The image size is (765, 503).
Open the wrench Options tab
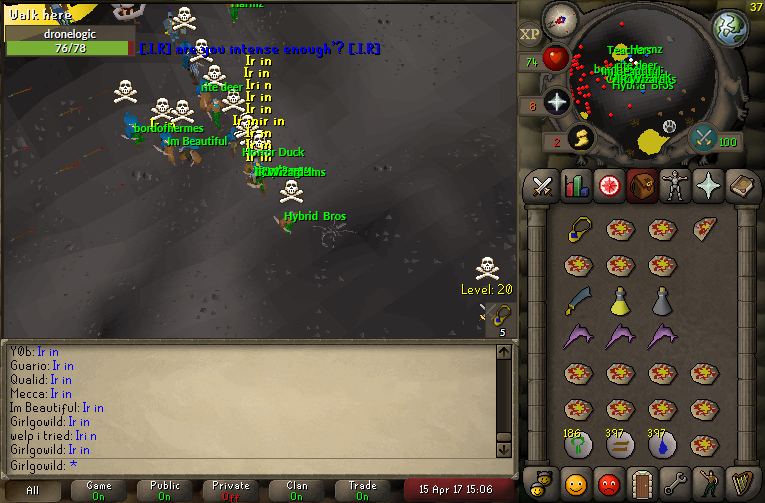tap(674, 484)
